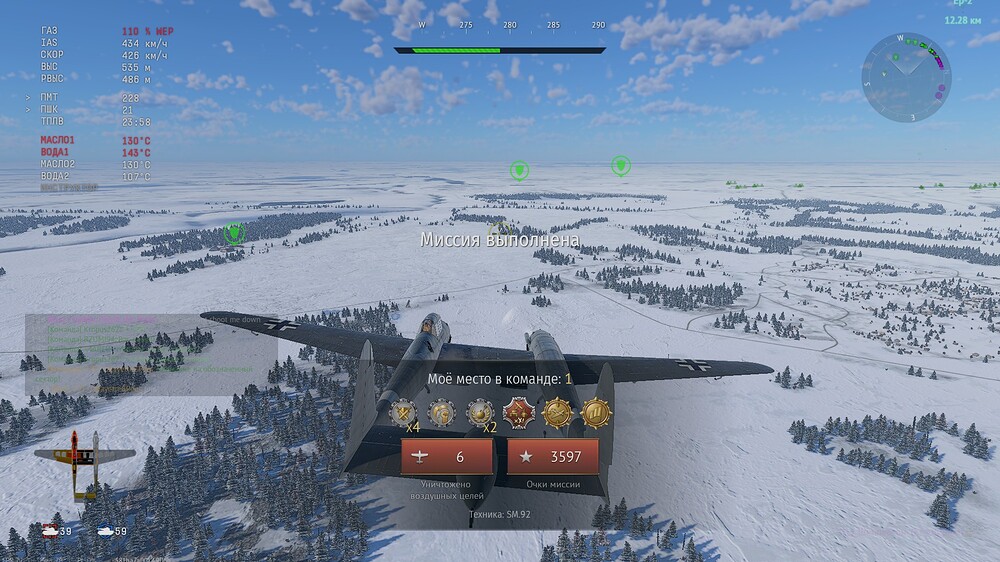Click the blue team tank counter icon
This screenshot has width=1000, height=562.
pyautogui.click(x=105, y=531)
